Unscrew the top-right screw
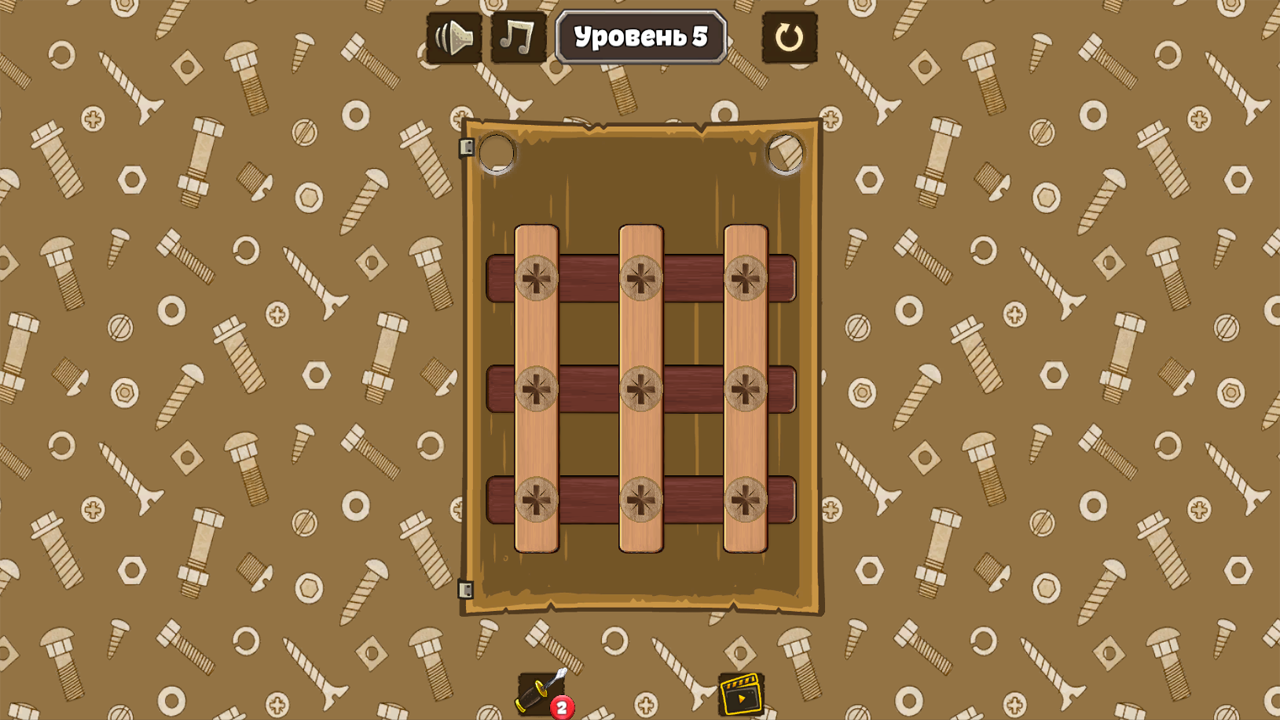The image size is (1280, 720). coord(747,280)
